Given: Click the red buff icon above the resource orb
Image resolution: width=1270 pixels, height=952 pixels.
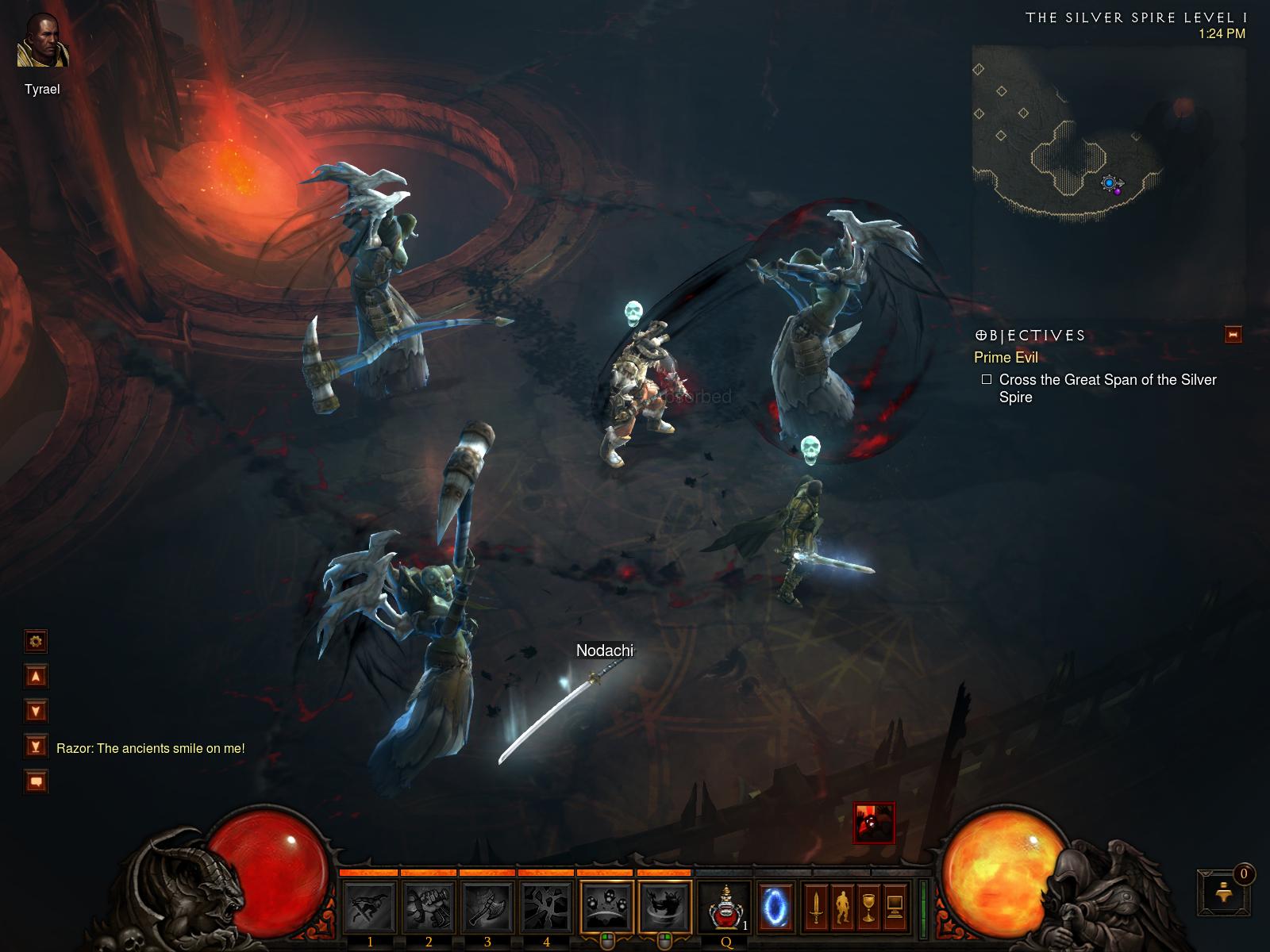Looking at the screenshot, I should (x=874, y=823).
